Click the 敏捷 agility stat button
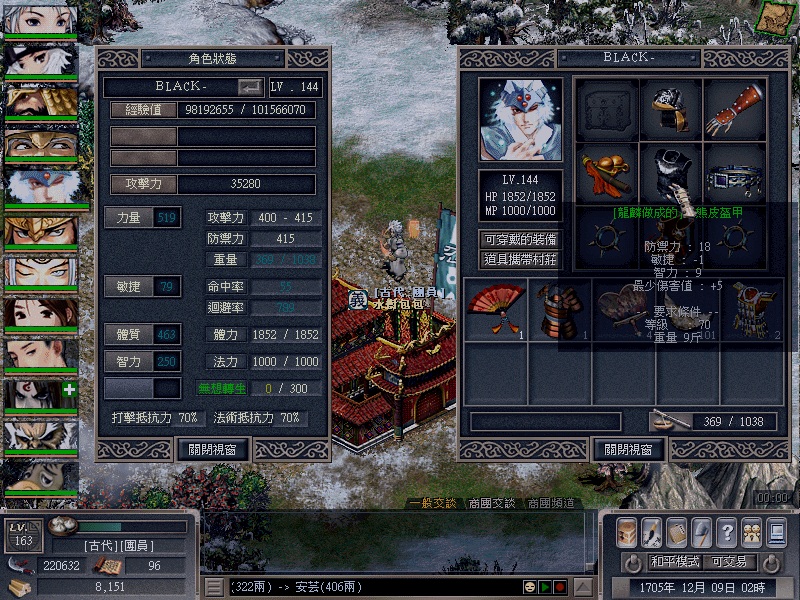The width and height of the screenshot is (800, 600). (142, 287)
